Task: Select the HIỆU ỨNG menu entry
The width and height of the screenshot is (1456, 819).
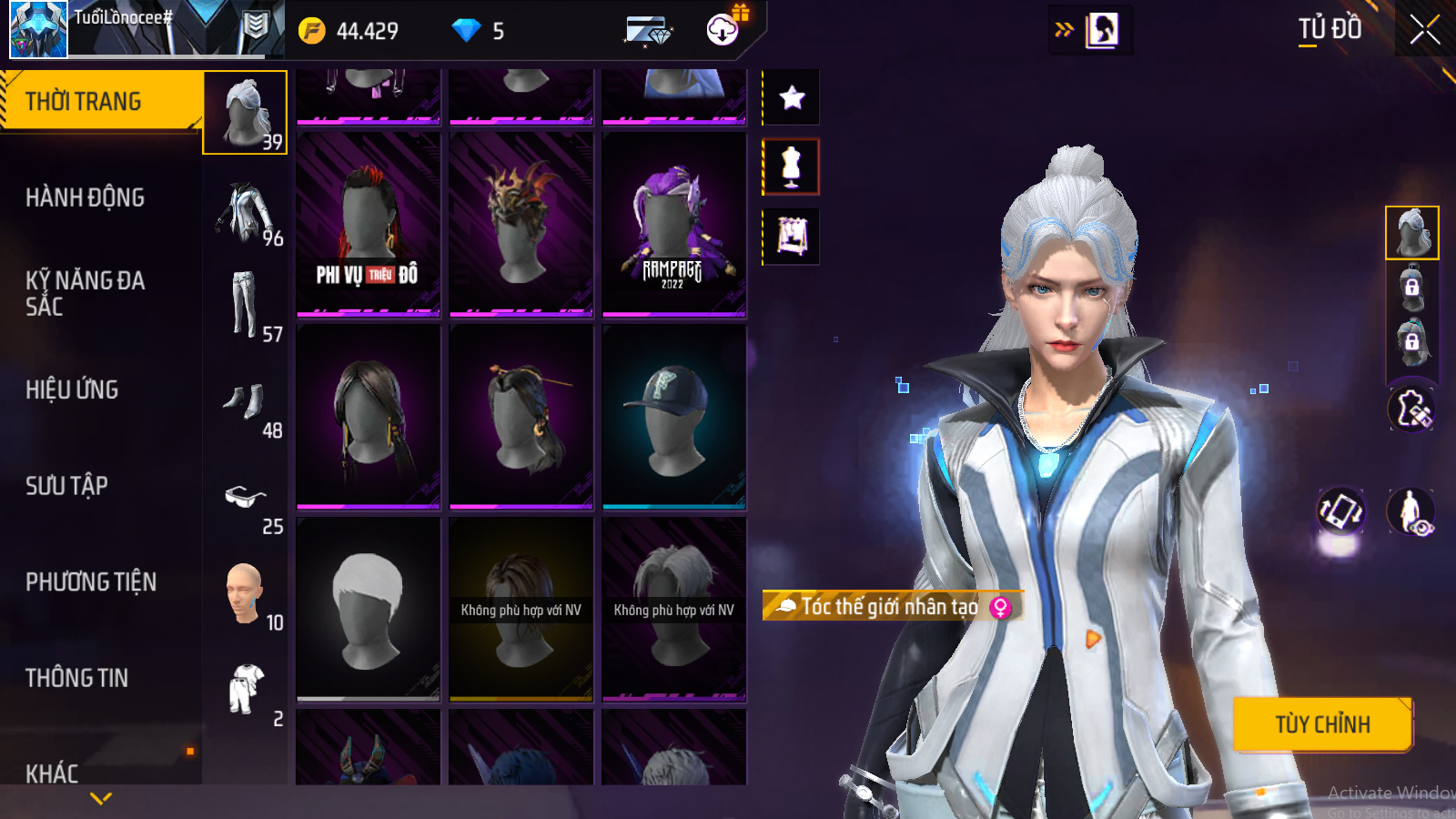Action: pyautogui.click(x=72, y=389)
